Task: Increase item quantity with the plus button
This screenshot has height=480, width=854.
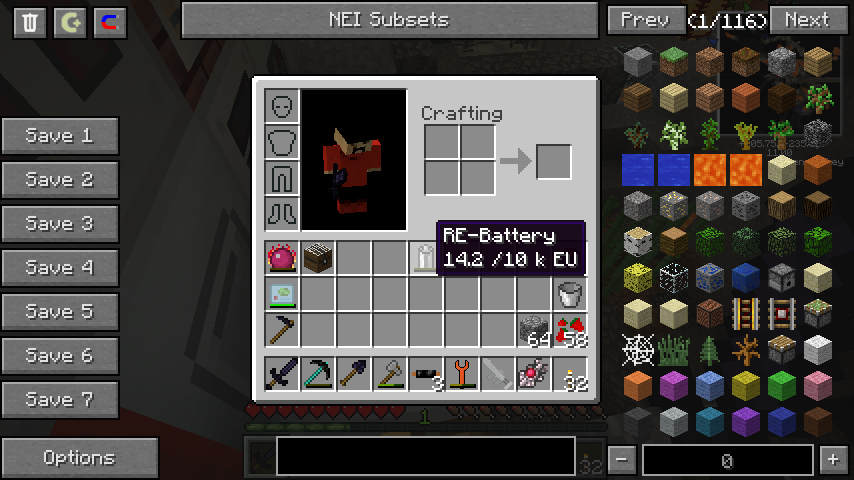Action: pyautogui.click(x=832, y=460)
